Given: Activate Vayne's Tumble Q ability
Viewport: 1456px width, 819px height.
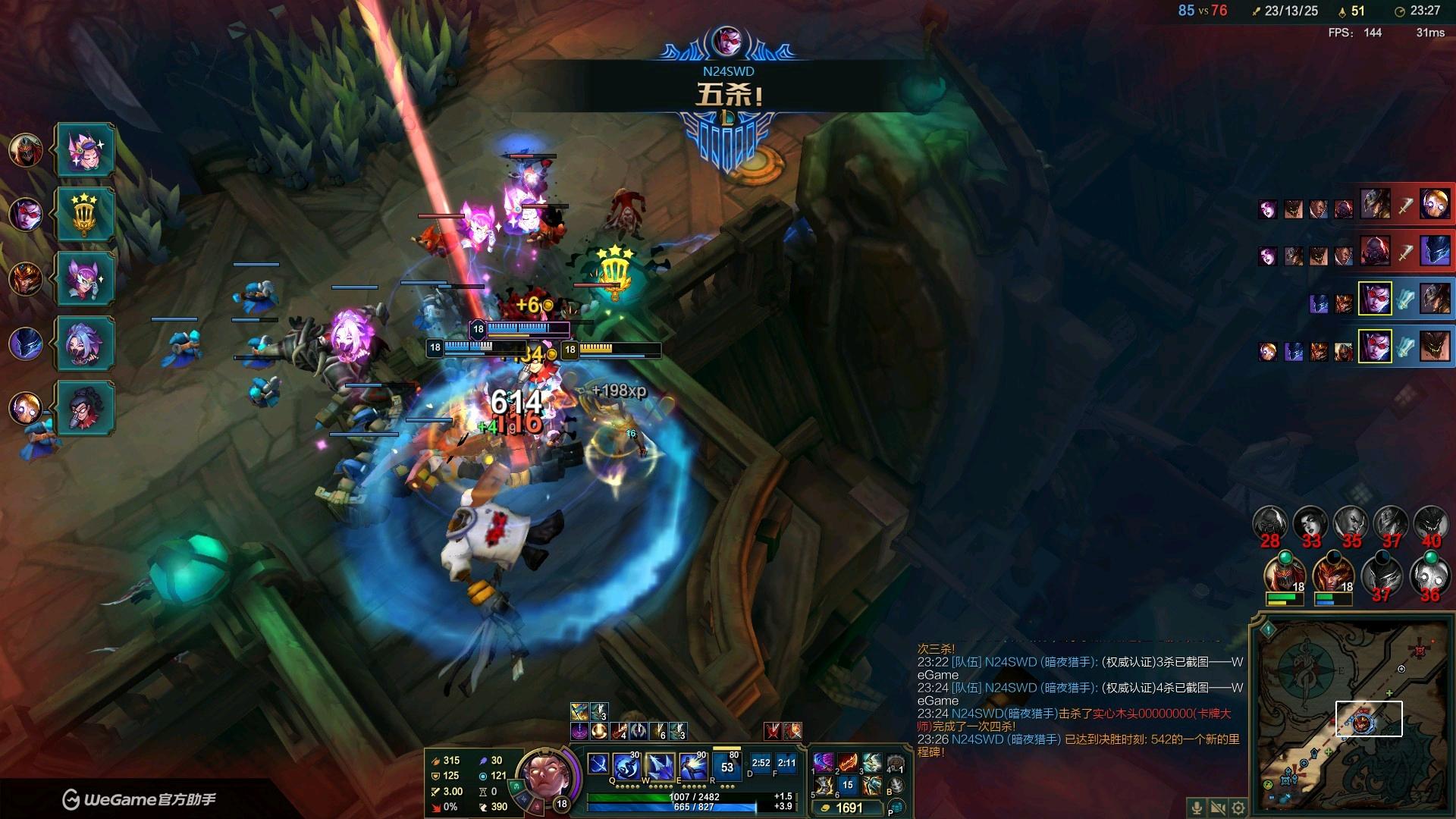Looking at the screenshot, I should (x=626, y=766).
